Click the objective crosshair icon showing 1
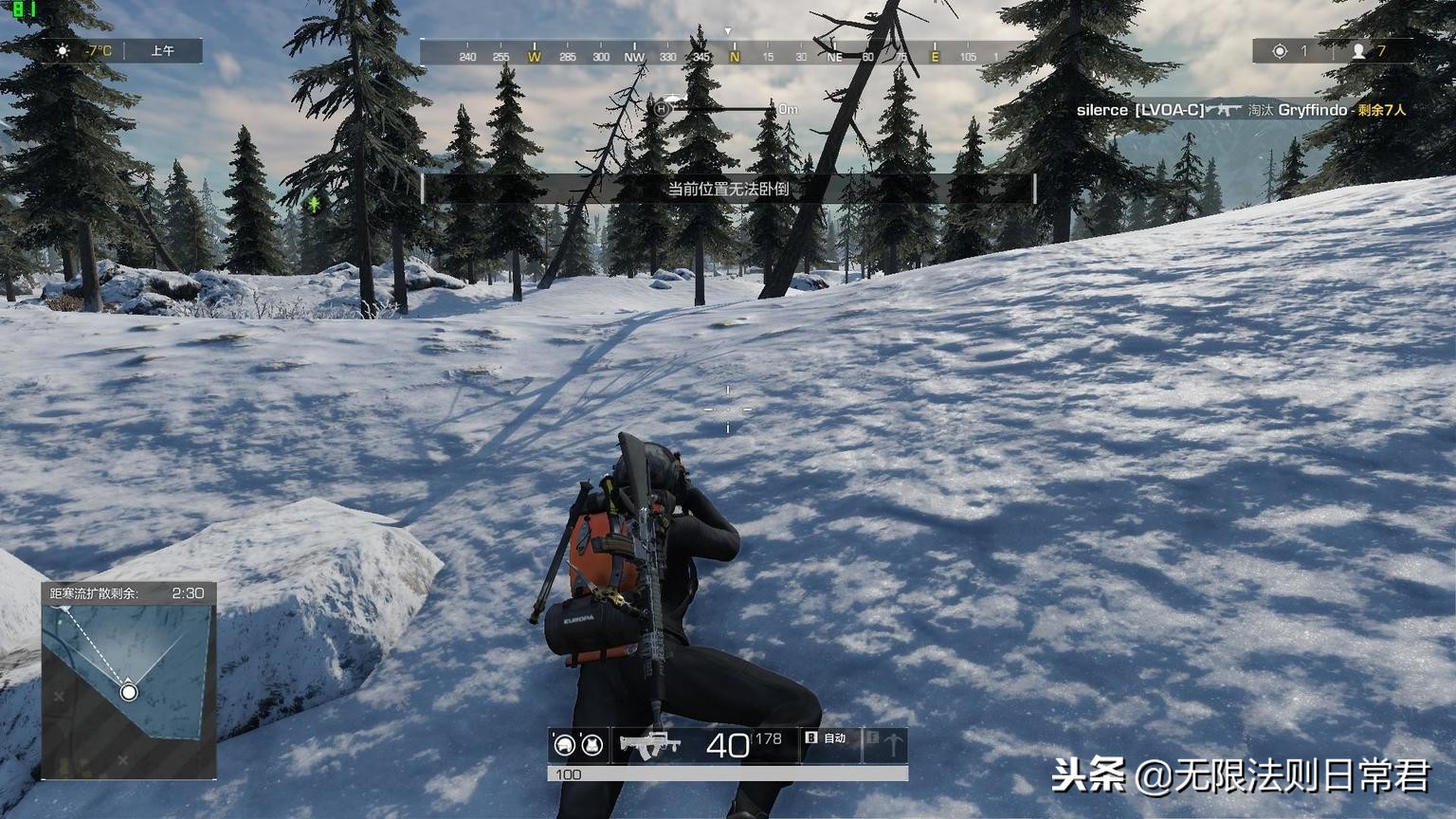 [x=1280, y=51]
